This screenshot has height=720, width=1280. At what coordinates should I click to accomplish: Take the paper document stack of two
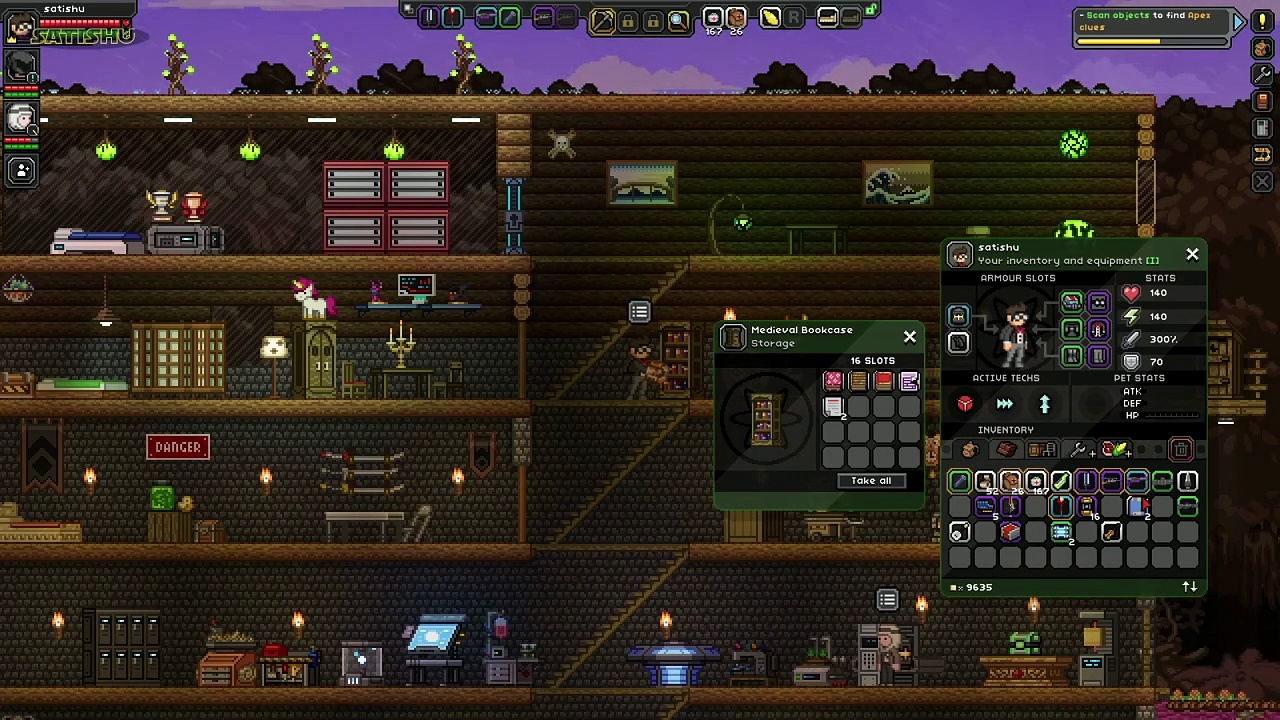(x=833, y=406)
